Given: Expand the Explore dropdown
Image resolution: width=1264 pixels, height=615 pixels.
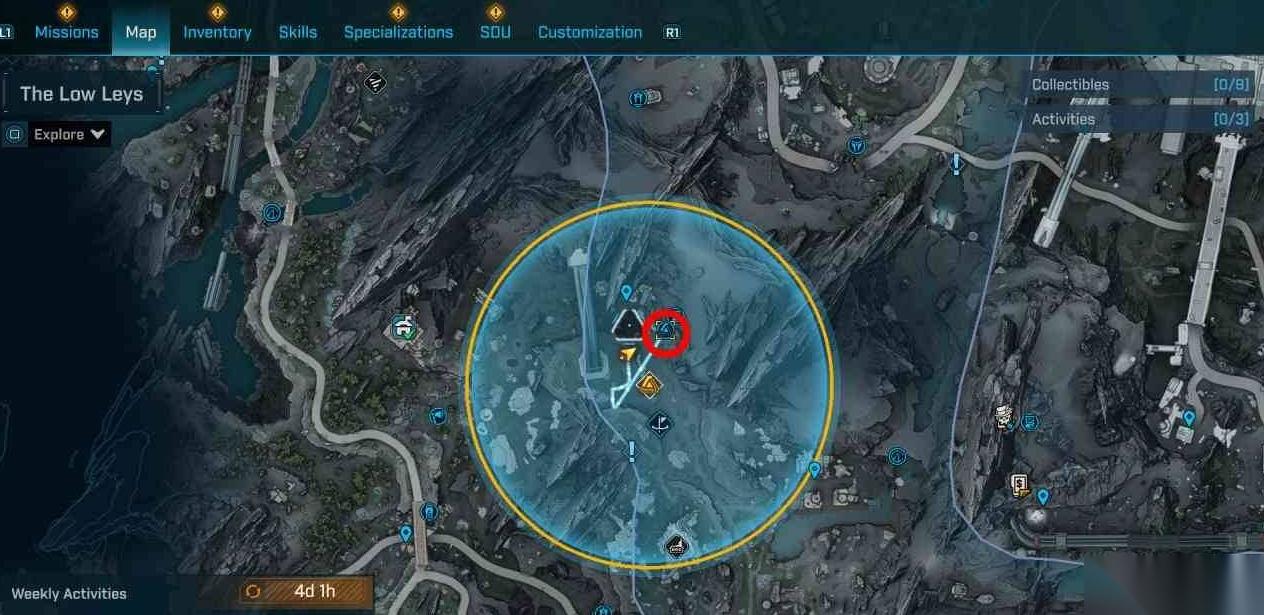Looking at the screenshot, I should point(70,134).
